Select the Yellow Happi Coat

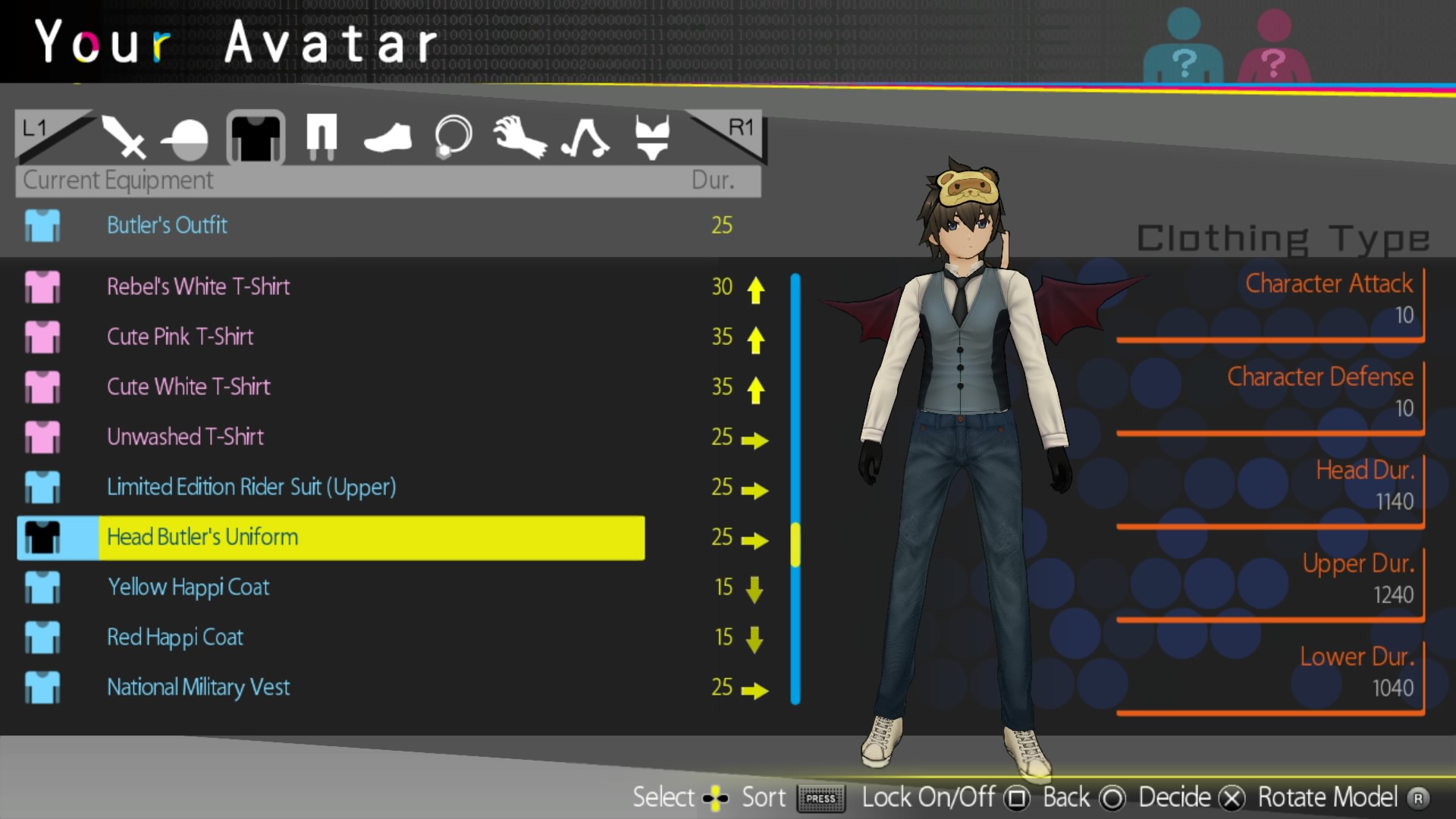point(188,588)
